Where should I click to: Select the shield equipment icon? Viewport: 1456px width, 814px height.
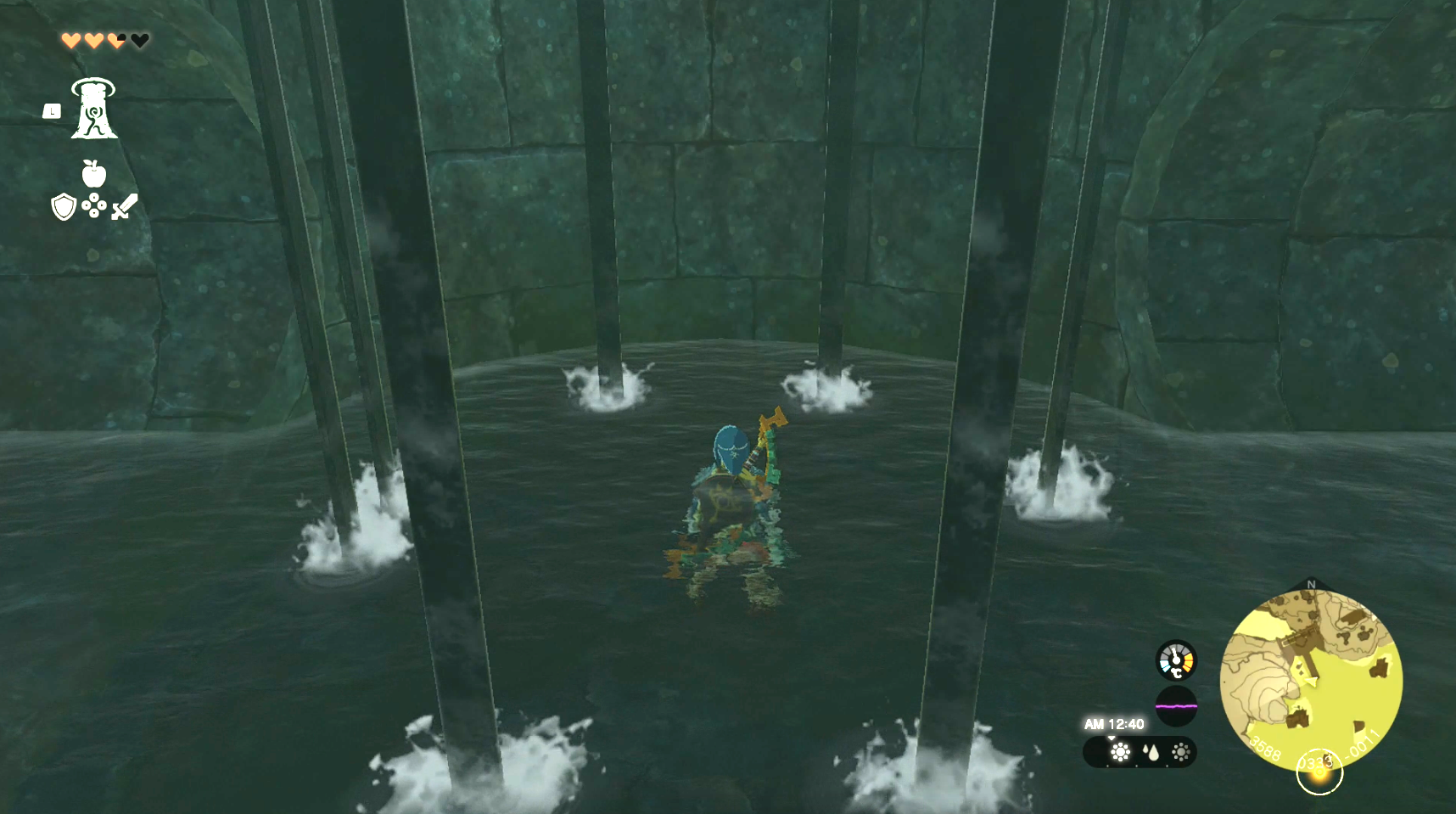pyautogui.click(x=63, y=208)
